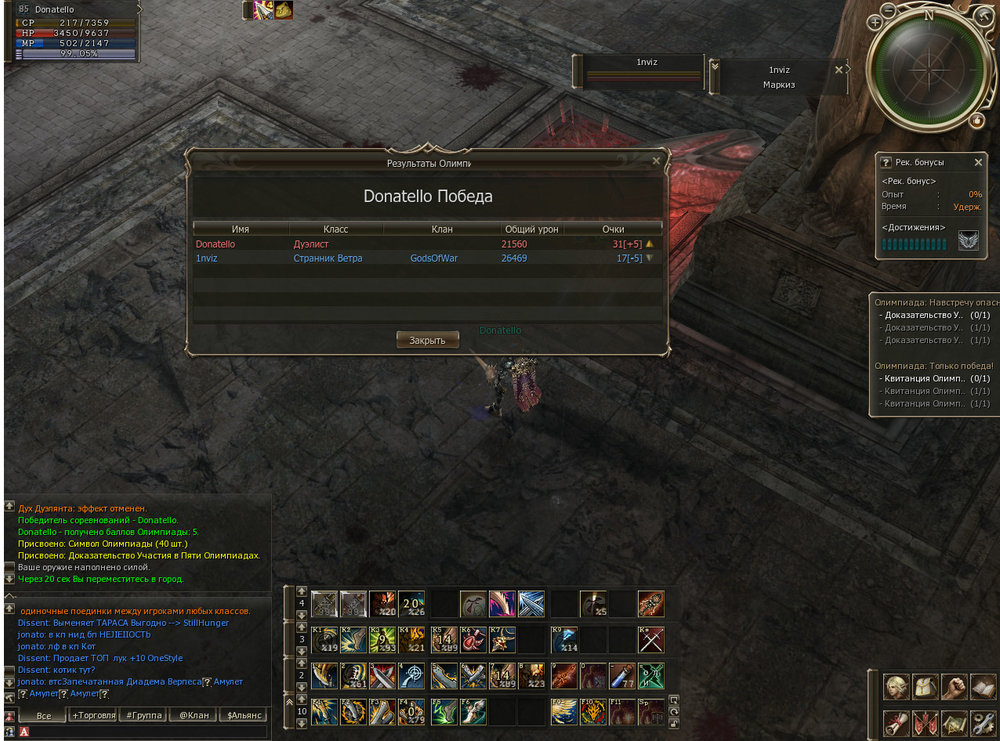Switch to the +Торговля chat tab
1000x741 pixels.
coord(92,716)
